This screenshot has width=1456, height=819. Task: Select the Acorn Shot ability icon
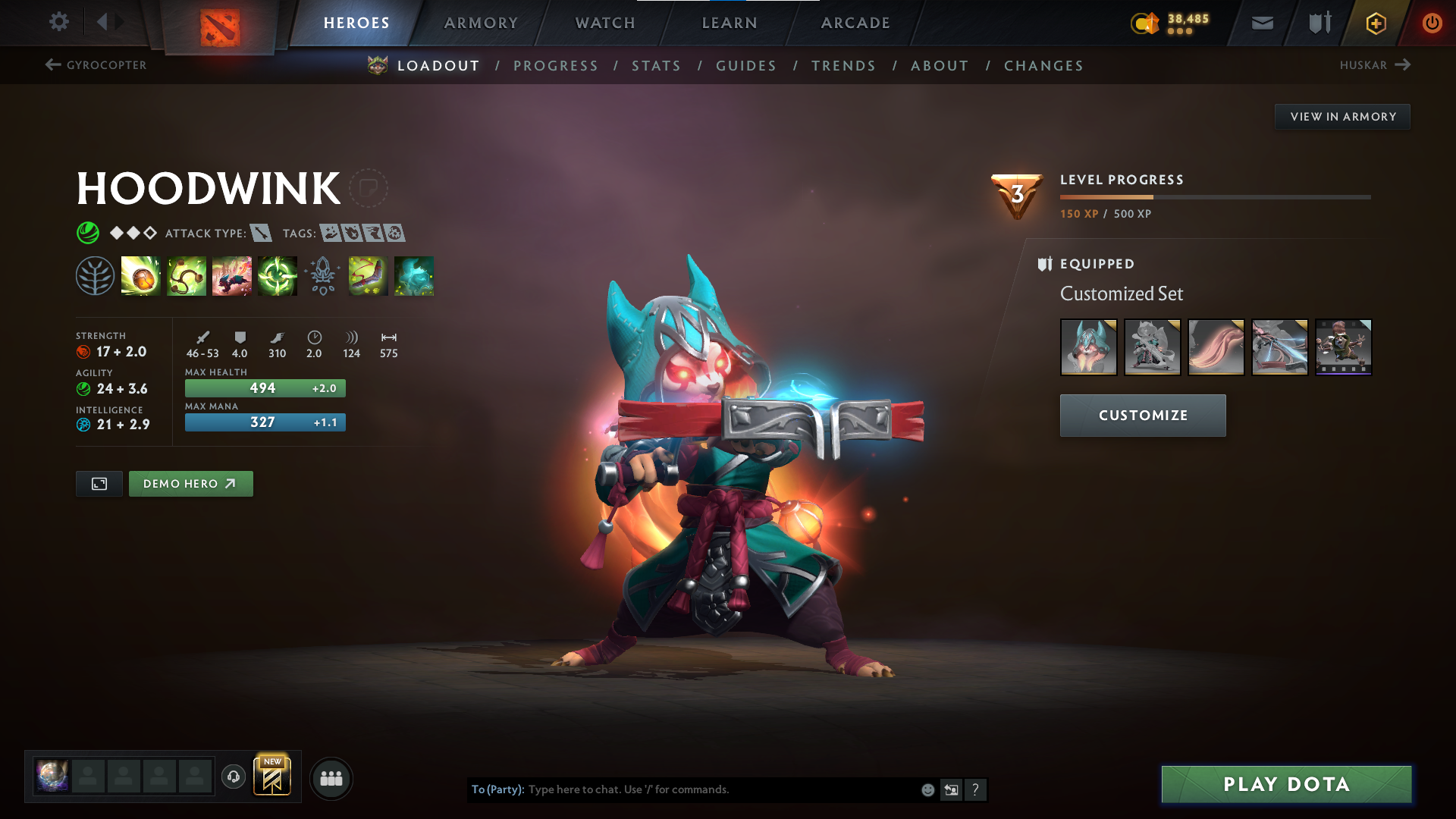click(141, 276)
